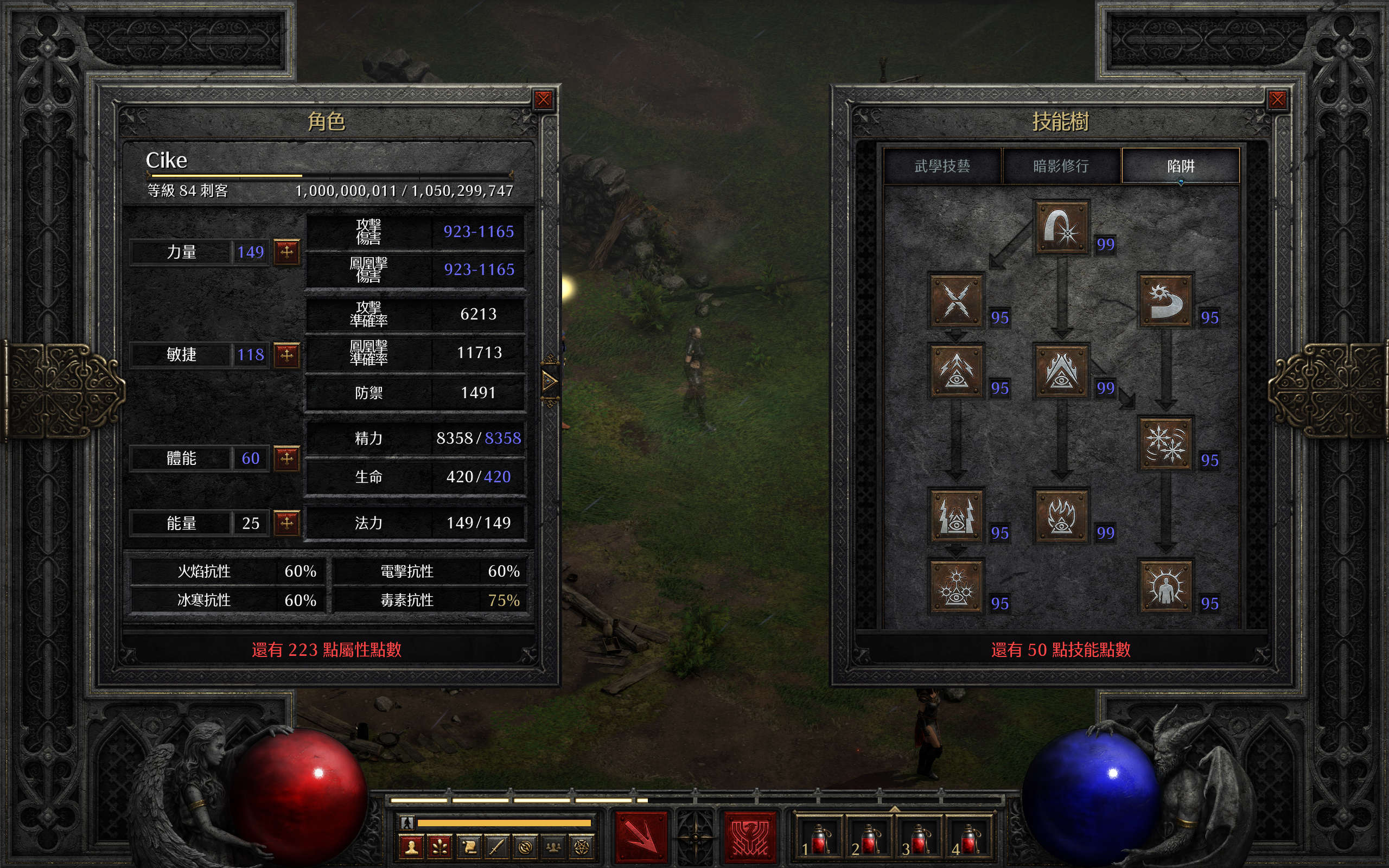Select the glowing human figure skill icon

pyautogui.click(x=1165, y=586)
